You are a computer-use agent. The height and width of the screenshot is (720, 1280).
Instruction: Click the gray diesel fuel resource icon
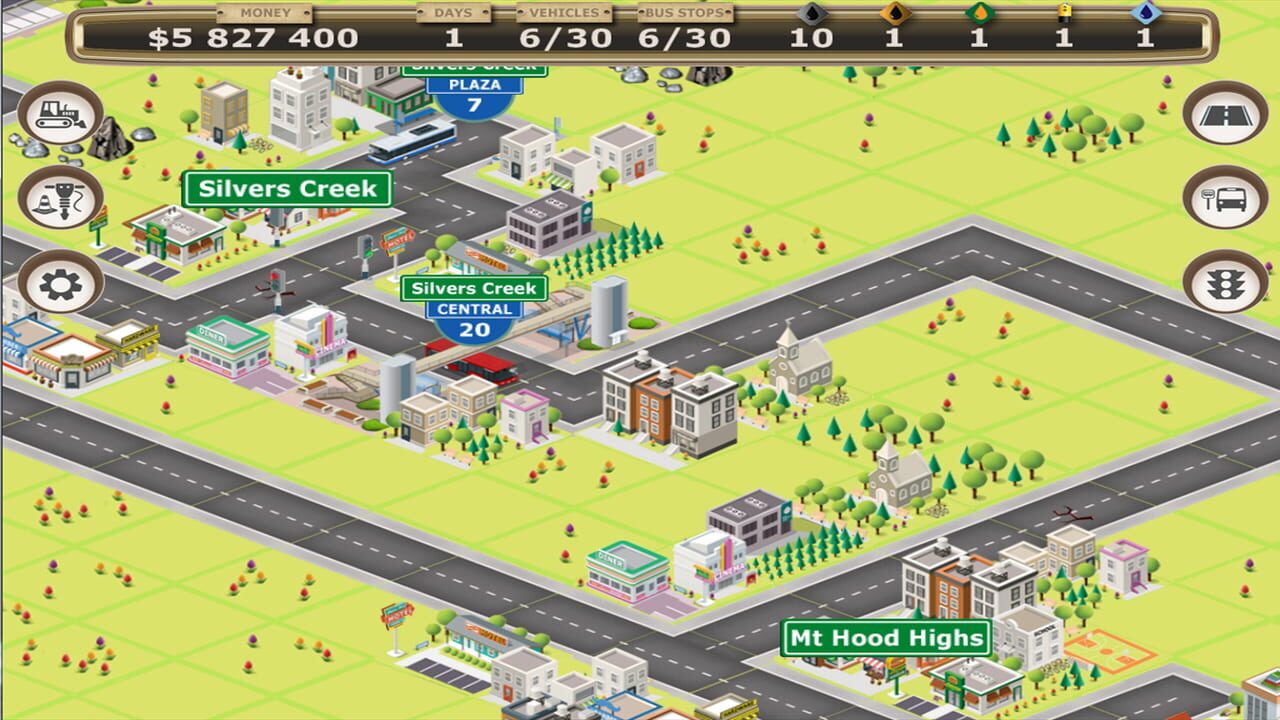[x=810, y=13]
